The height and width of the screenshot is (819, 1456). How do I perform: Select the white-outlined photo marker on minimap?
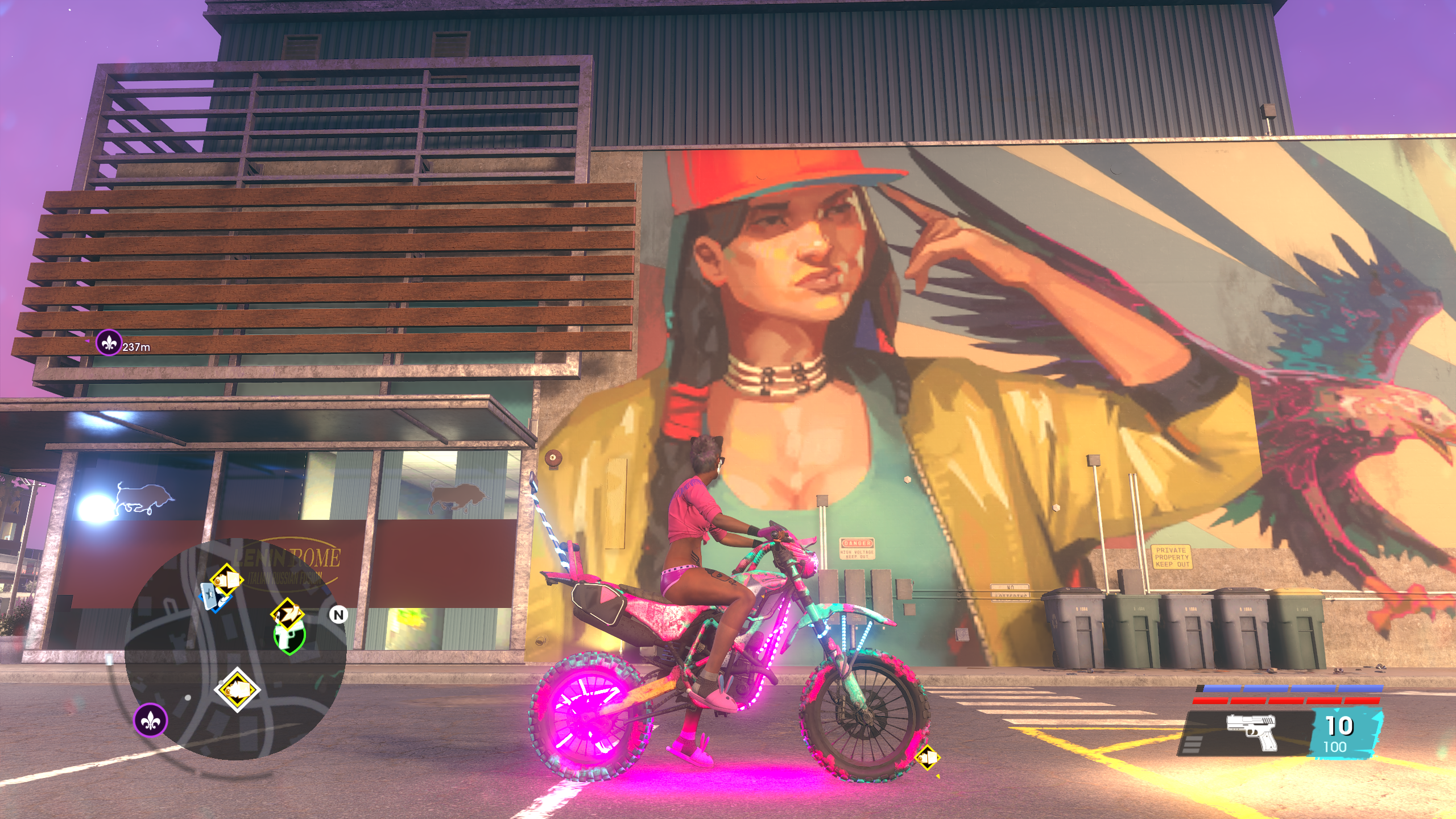237,690
